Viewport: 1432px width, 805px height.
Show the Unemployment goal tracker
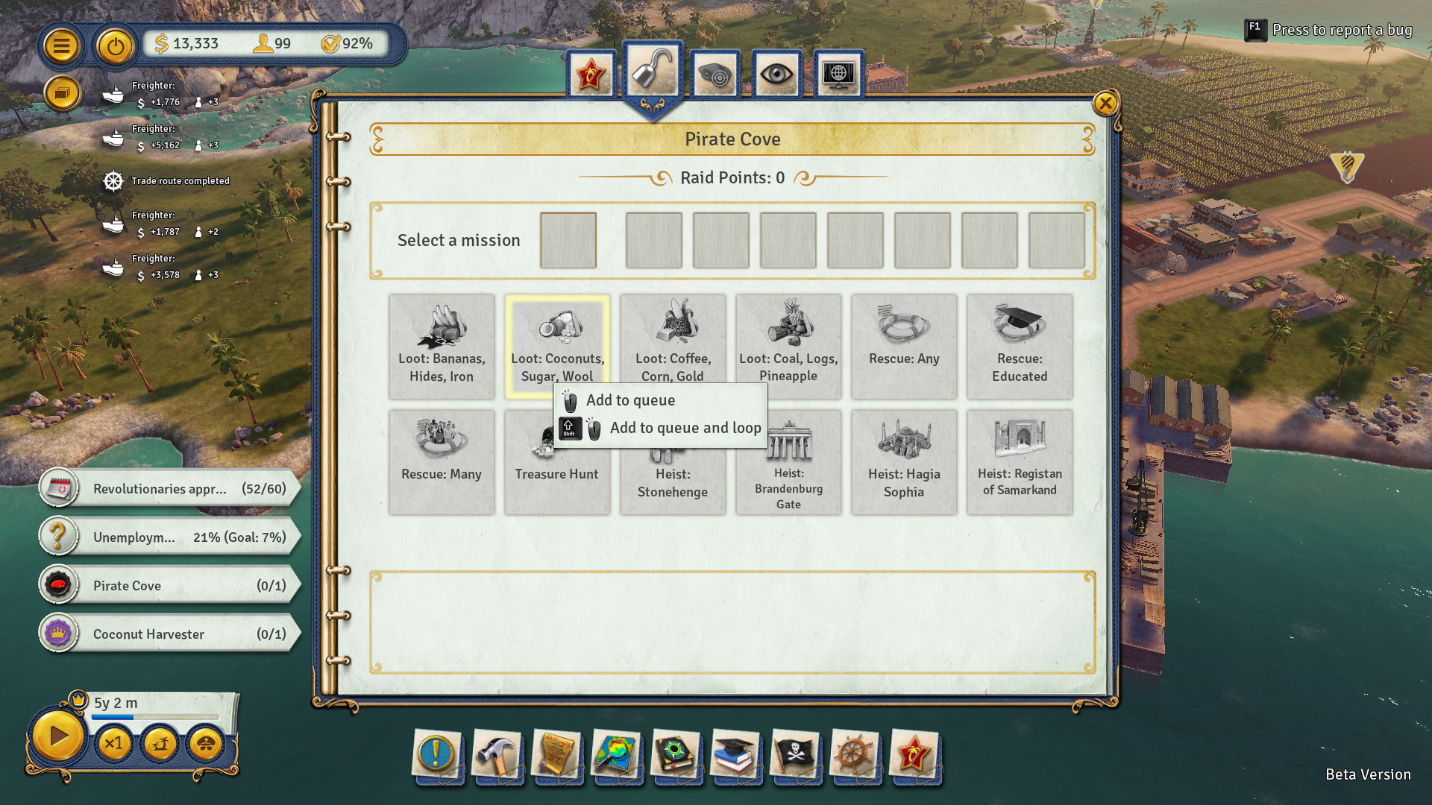pyautogui.click(x=170, y=537)
